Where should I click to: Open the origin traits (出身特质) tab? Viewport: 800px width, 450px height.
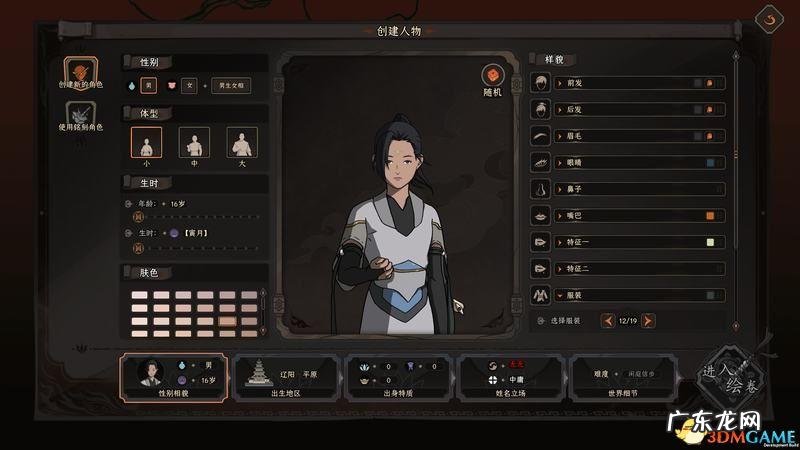point(398,376)
